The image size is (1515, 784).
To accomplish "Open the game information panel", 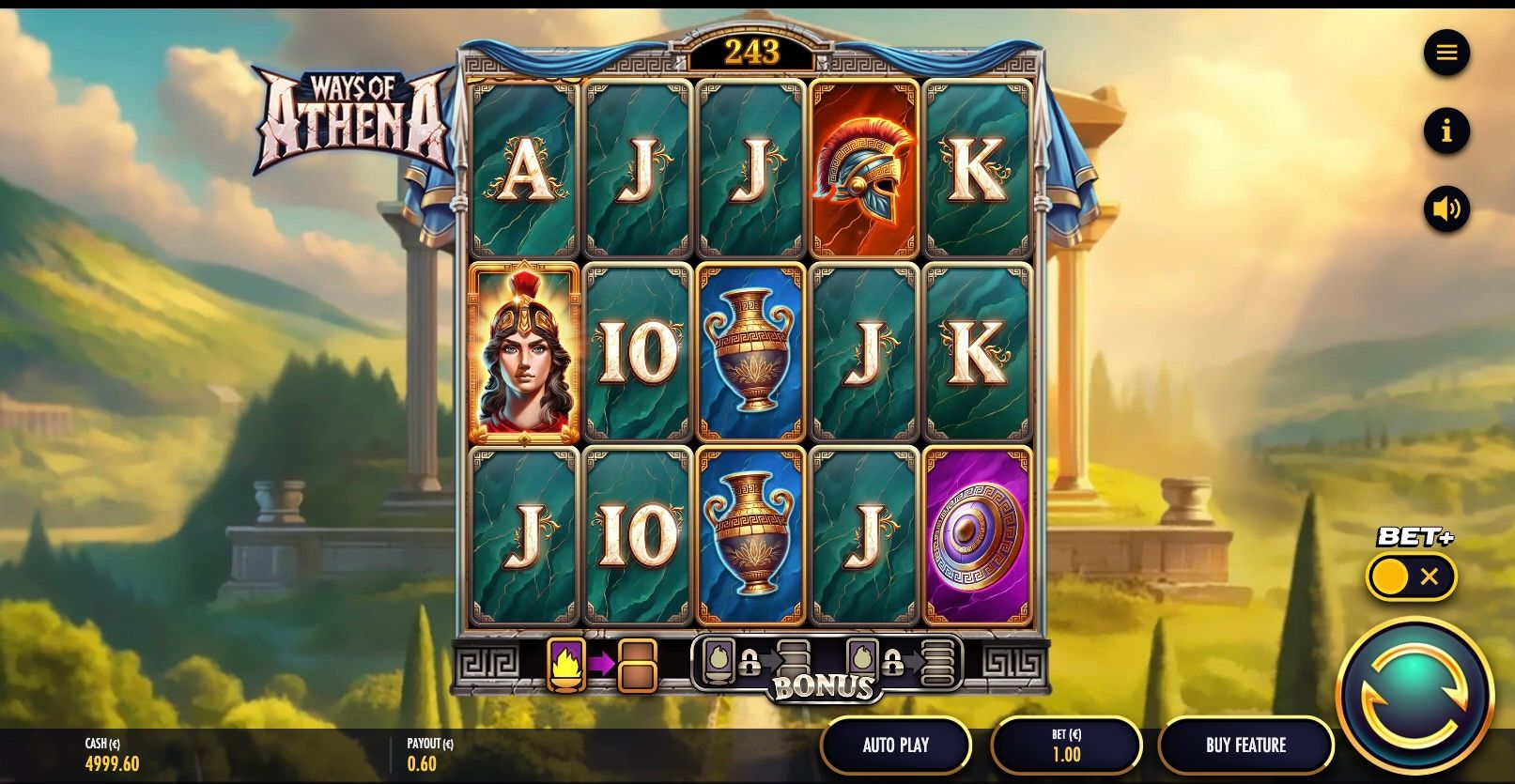I will pos(1447,131).
